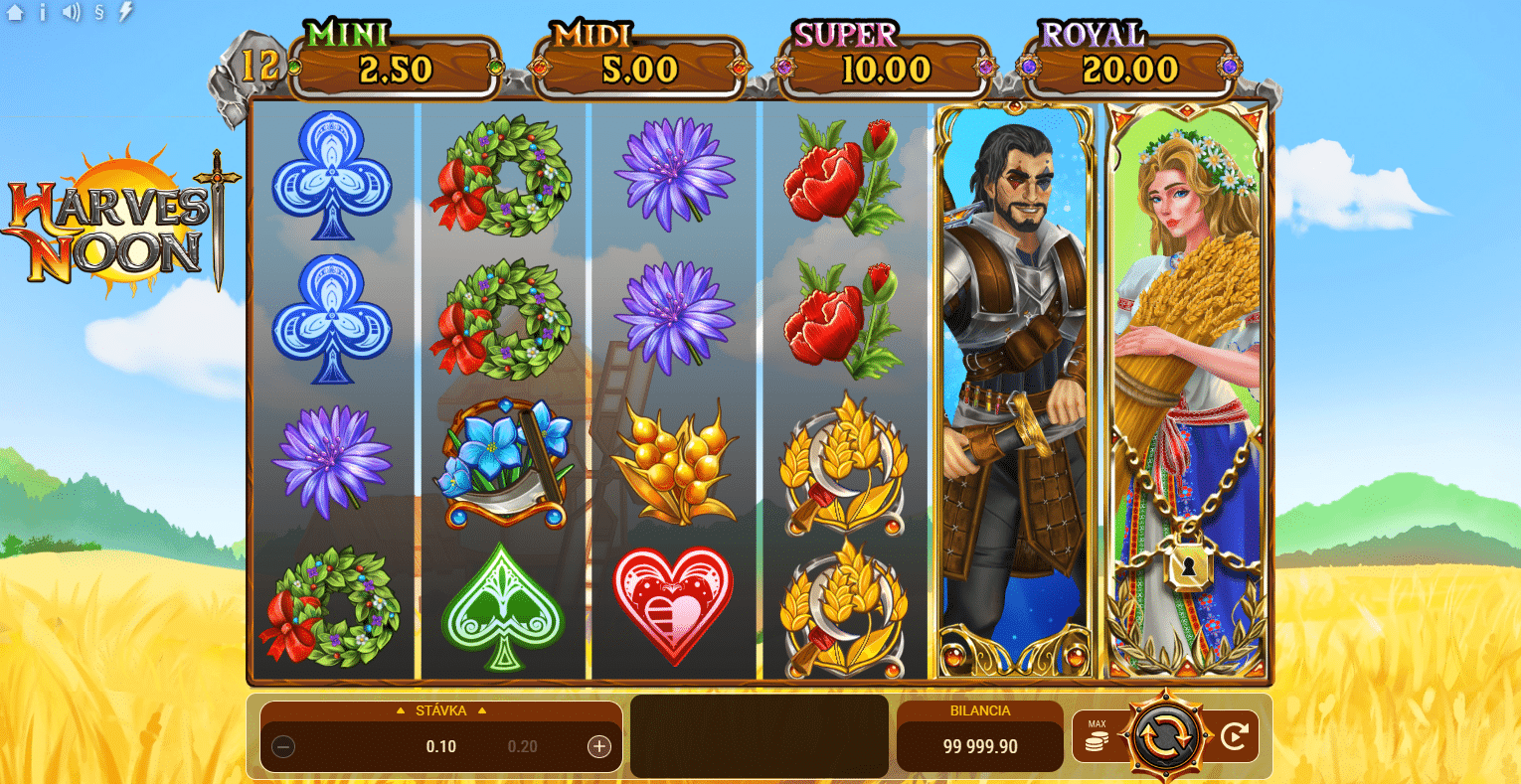Open the rules paragraph icon
The width and height of the screenshot is (1521, 784).
pyautogui.click(x=98, y=13)
